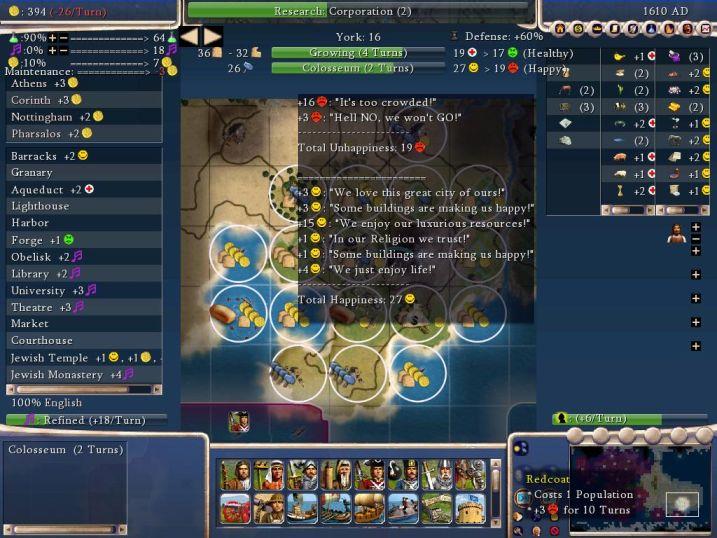The width and height of the screenshot is (717, 538).
Task: Choose the castle tower build option
Action: 470,508
